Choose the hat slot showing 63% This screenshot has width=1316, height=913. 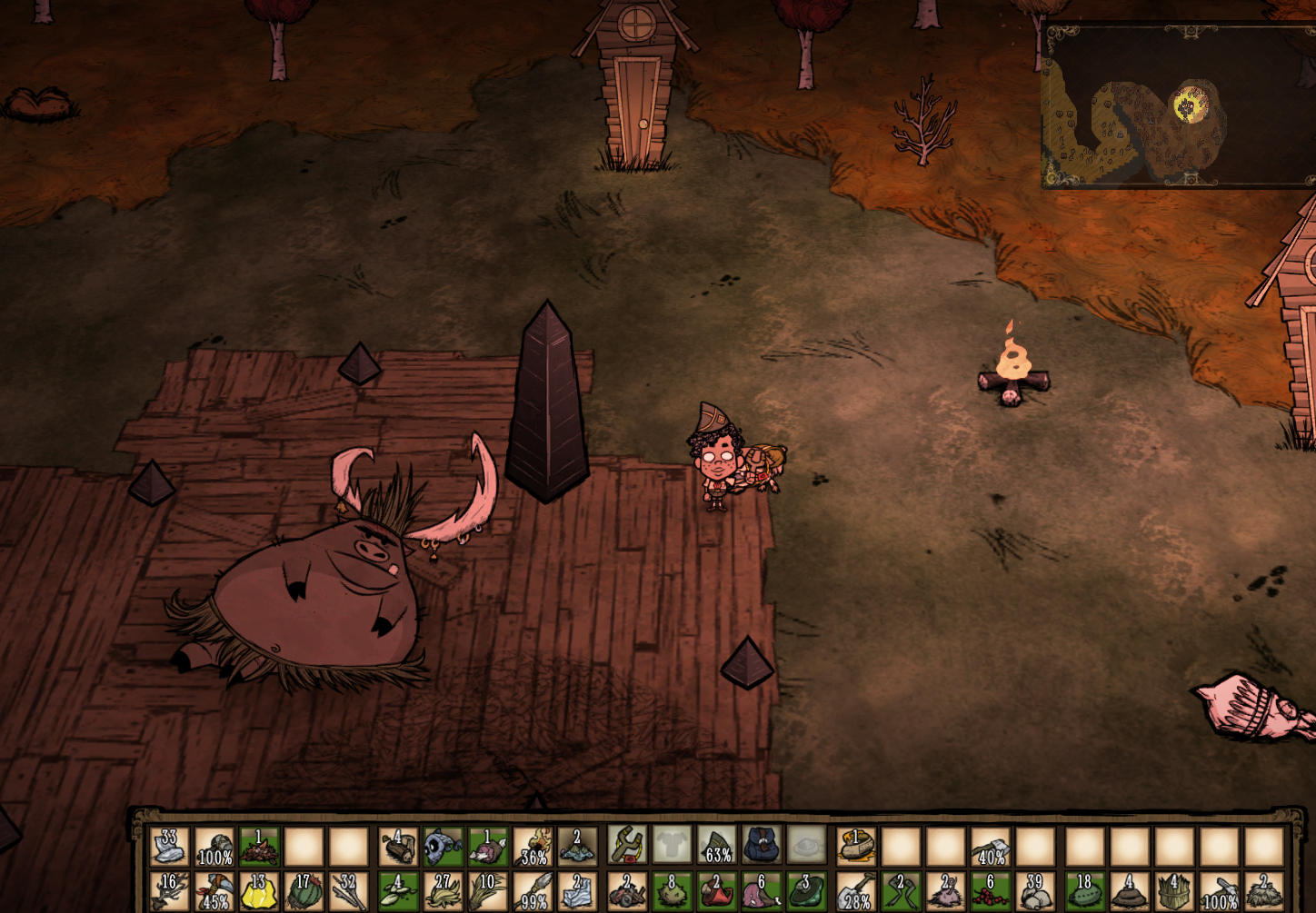[x=717, y=845]
